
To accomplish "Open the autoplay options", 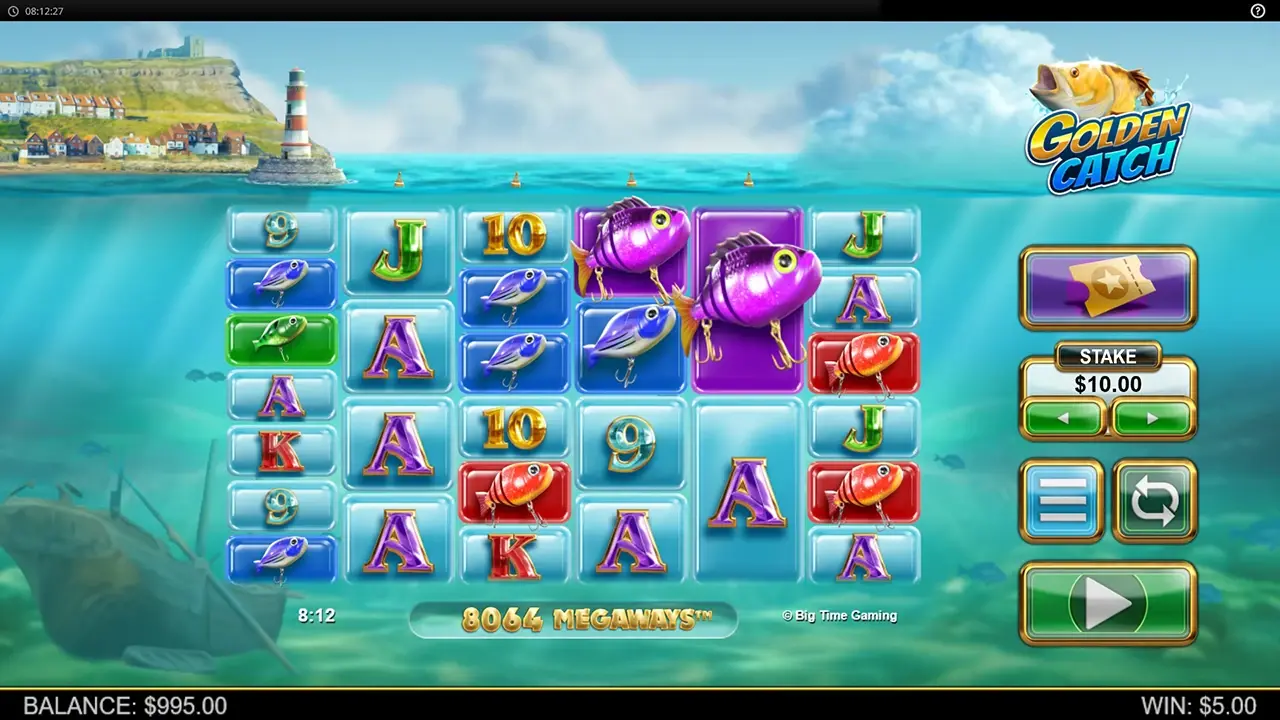I will tap(1154, 500).
